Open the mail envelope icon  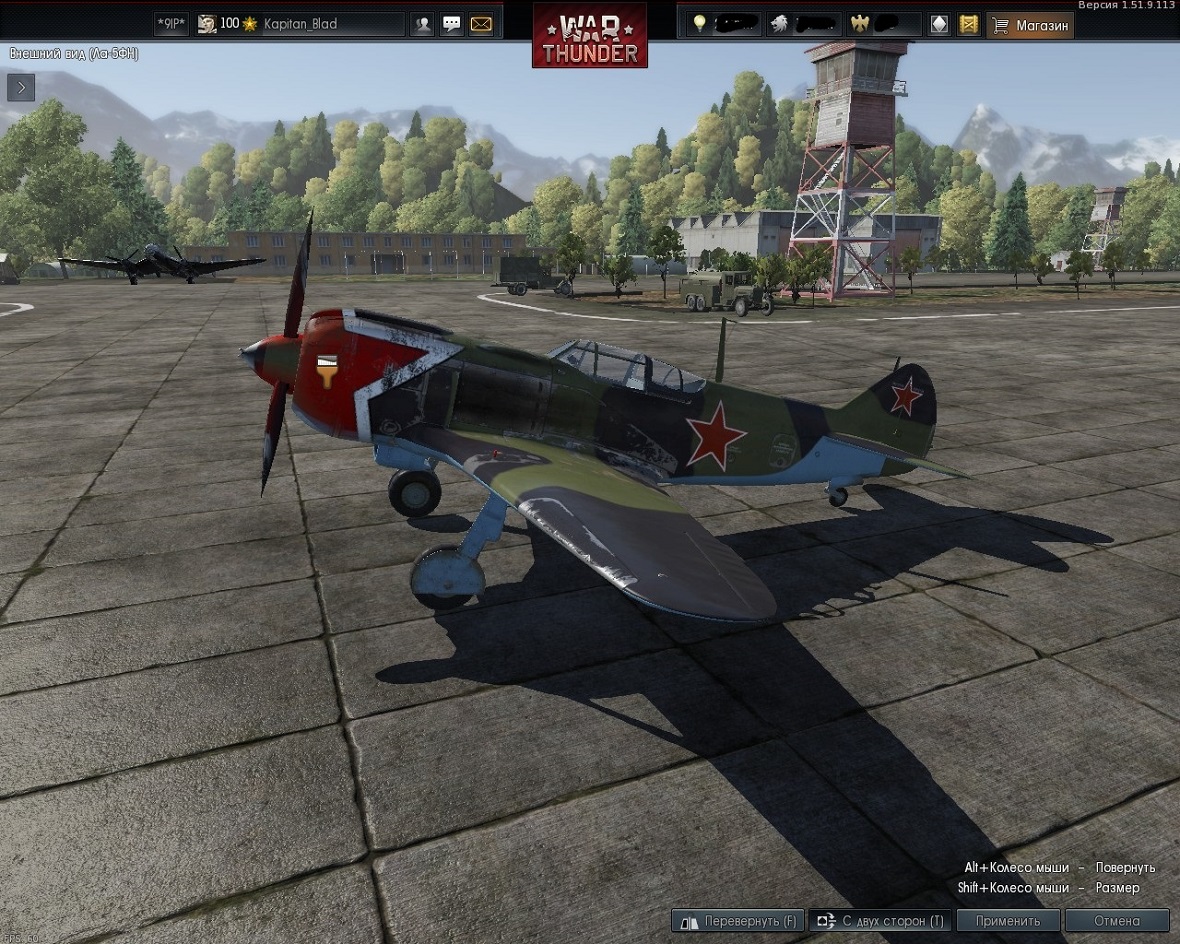[x=481, y=24]
